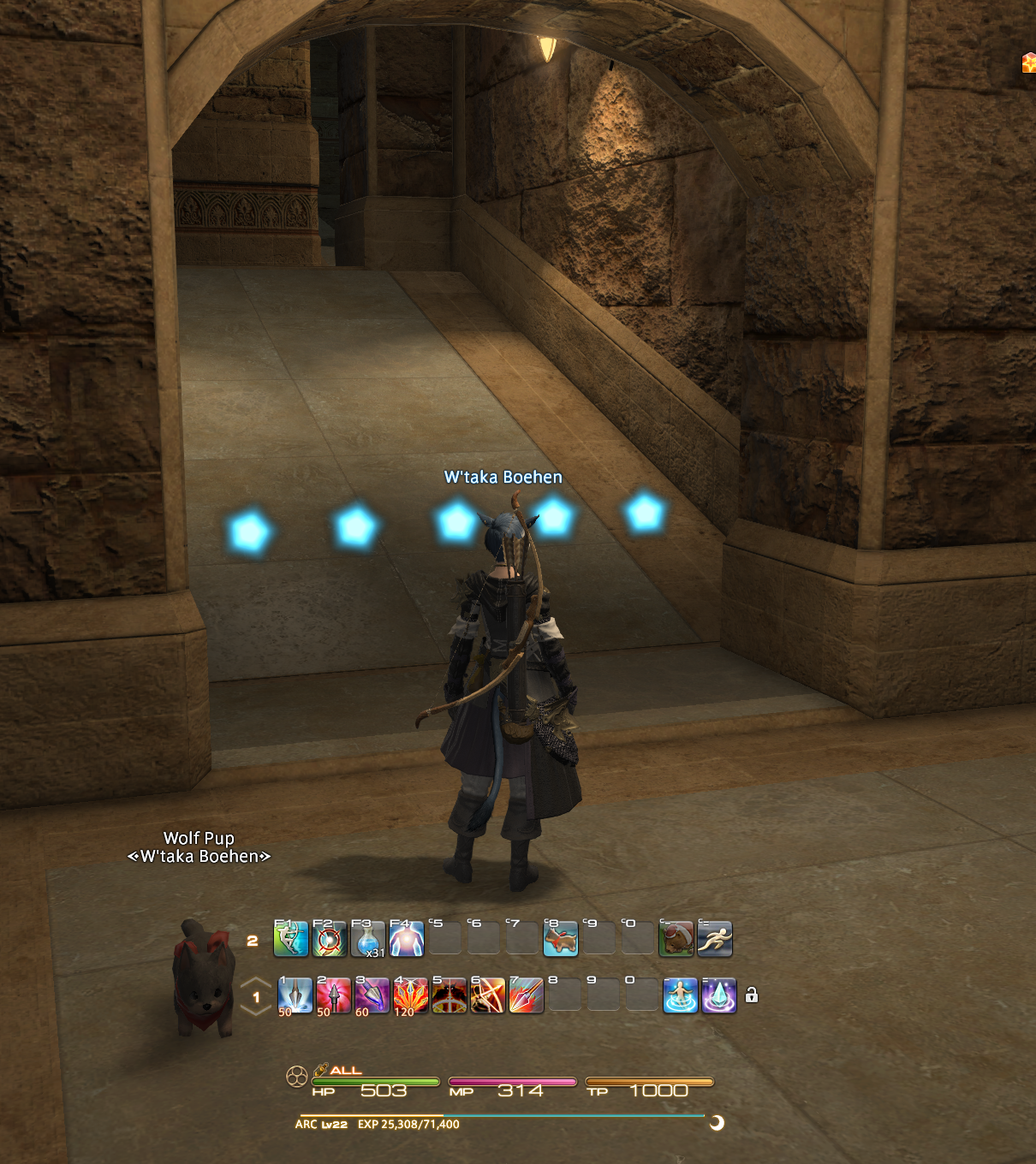Cycle hotbar 1 up with the arrow

point(256,983)
